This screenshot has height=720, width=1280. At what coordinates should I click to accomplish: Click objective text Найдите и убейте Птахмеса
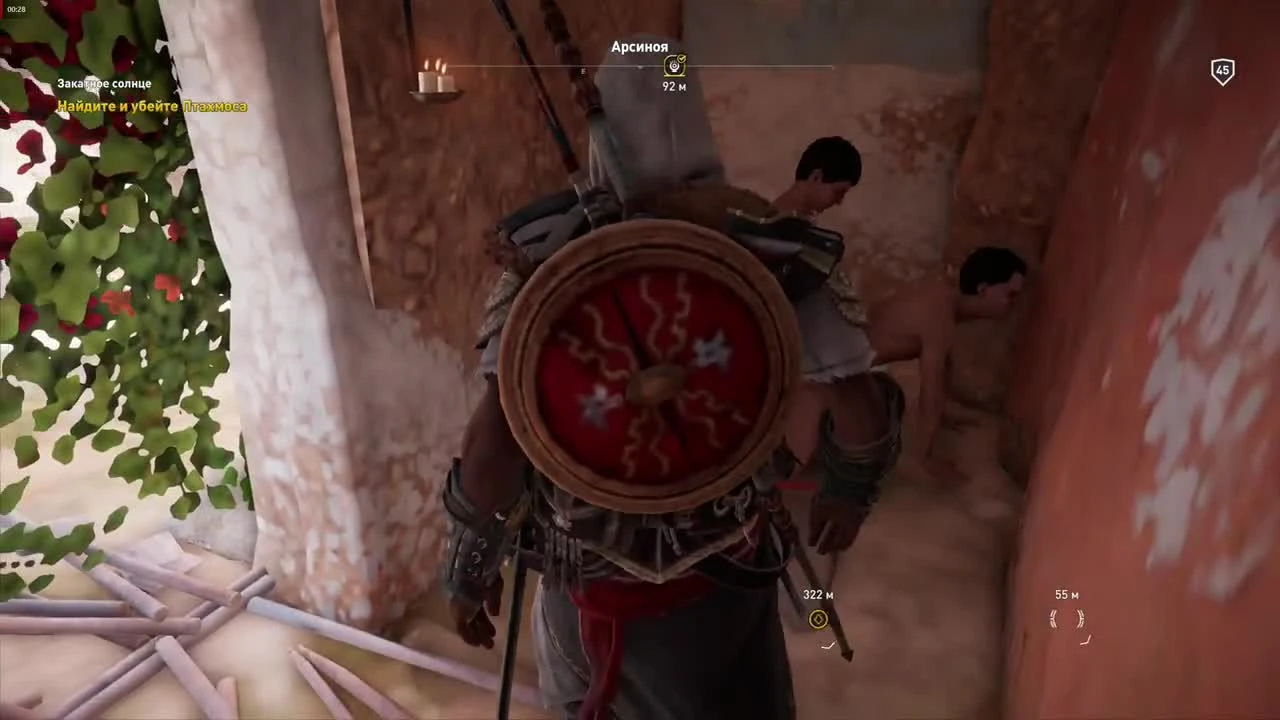(x=152, y=106)
